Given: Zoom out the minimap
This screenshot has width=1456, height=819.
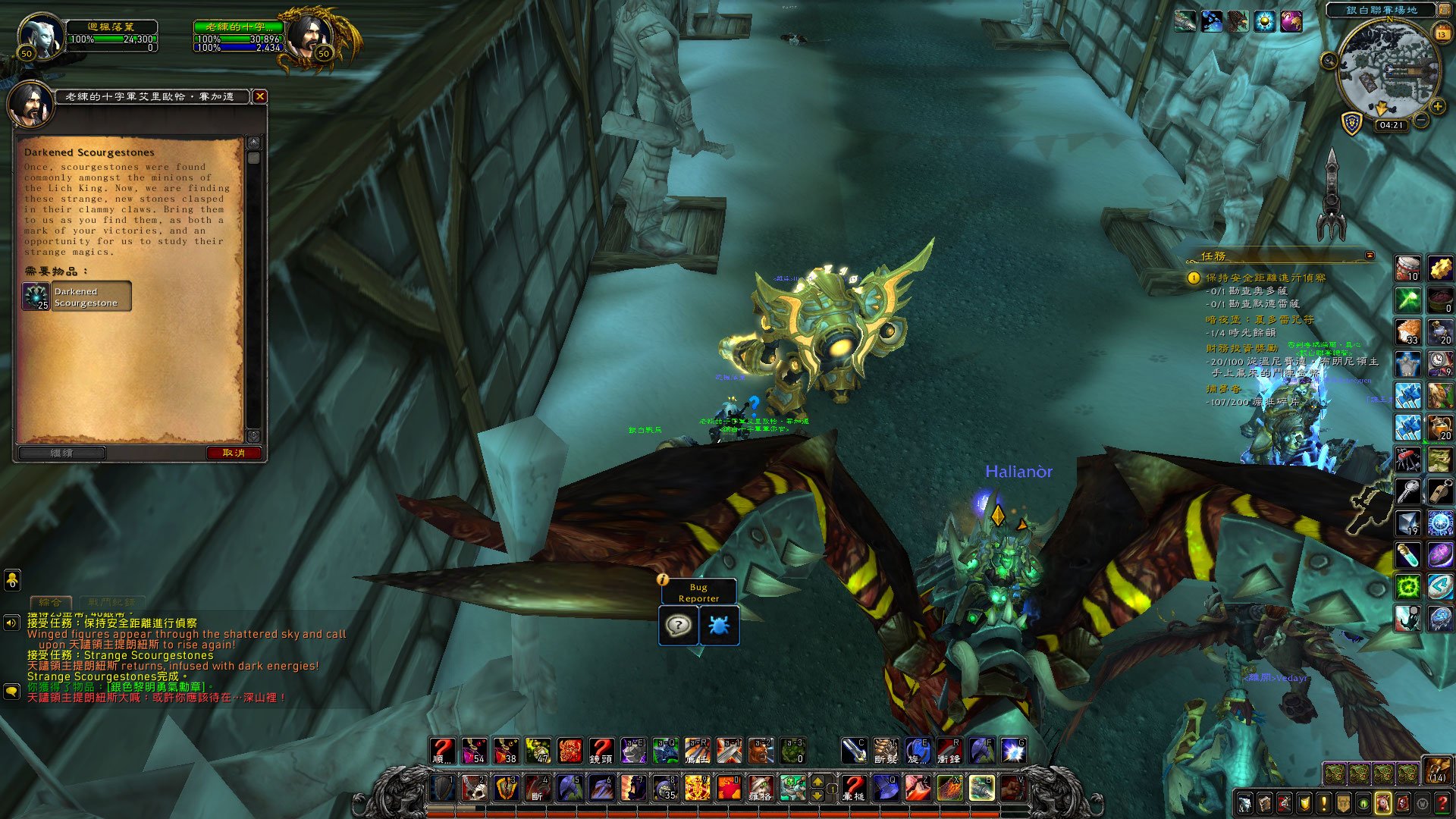Looking at the screenshot, I should (1422, 121).
